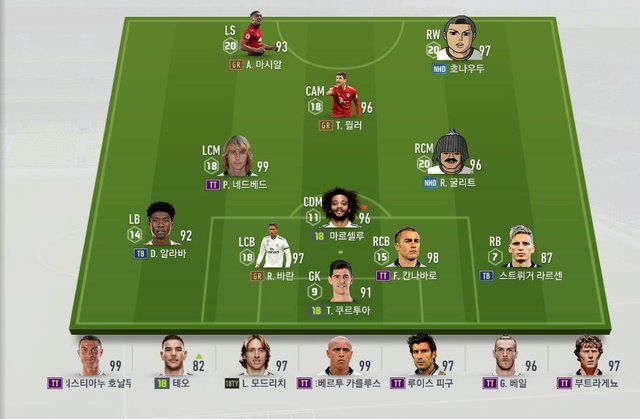Select substitute 테오 on the bench
Screen dimensions: 640x419
(173, 356)
